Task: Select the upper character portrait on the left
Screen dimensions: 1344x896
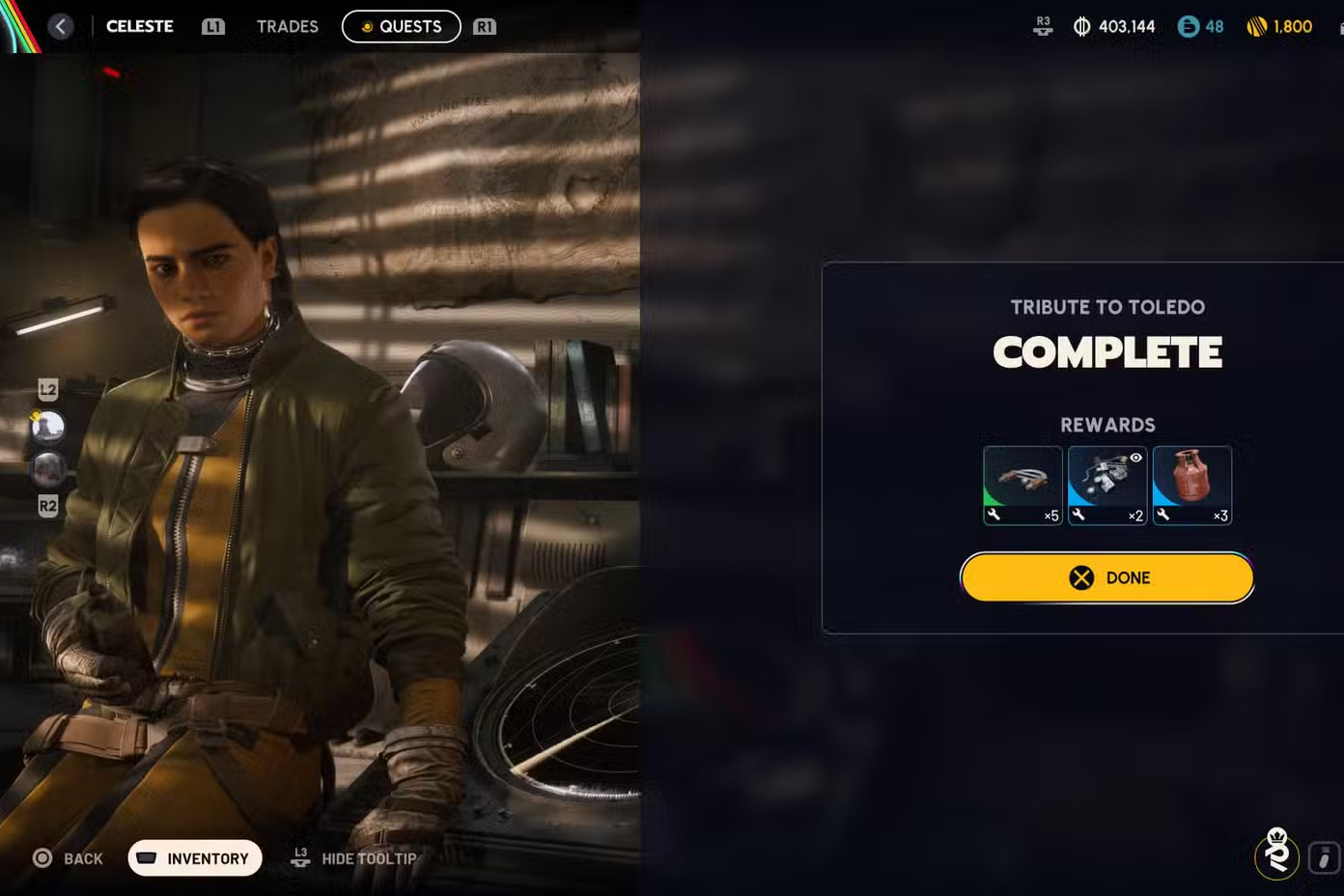Action: (x=48, y=426)
